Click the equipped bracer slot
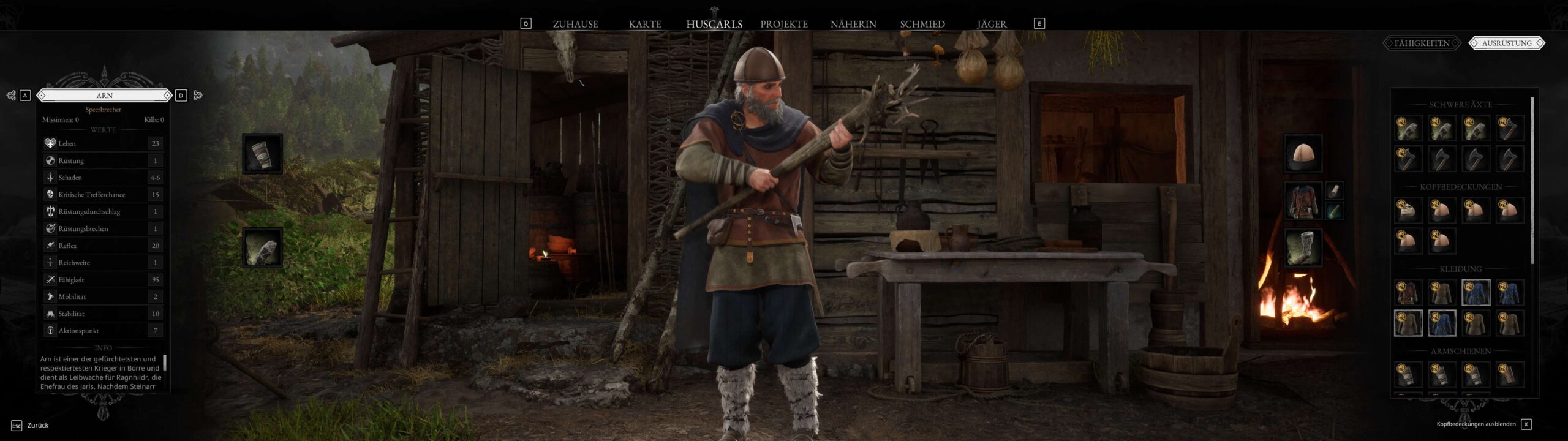 click(x=262, y=154)
